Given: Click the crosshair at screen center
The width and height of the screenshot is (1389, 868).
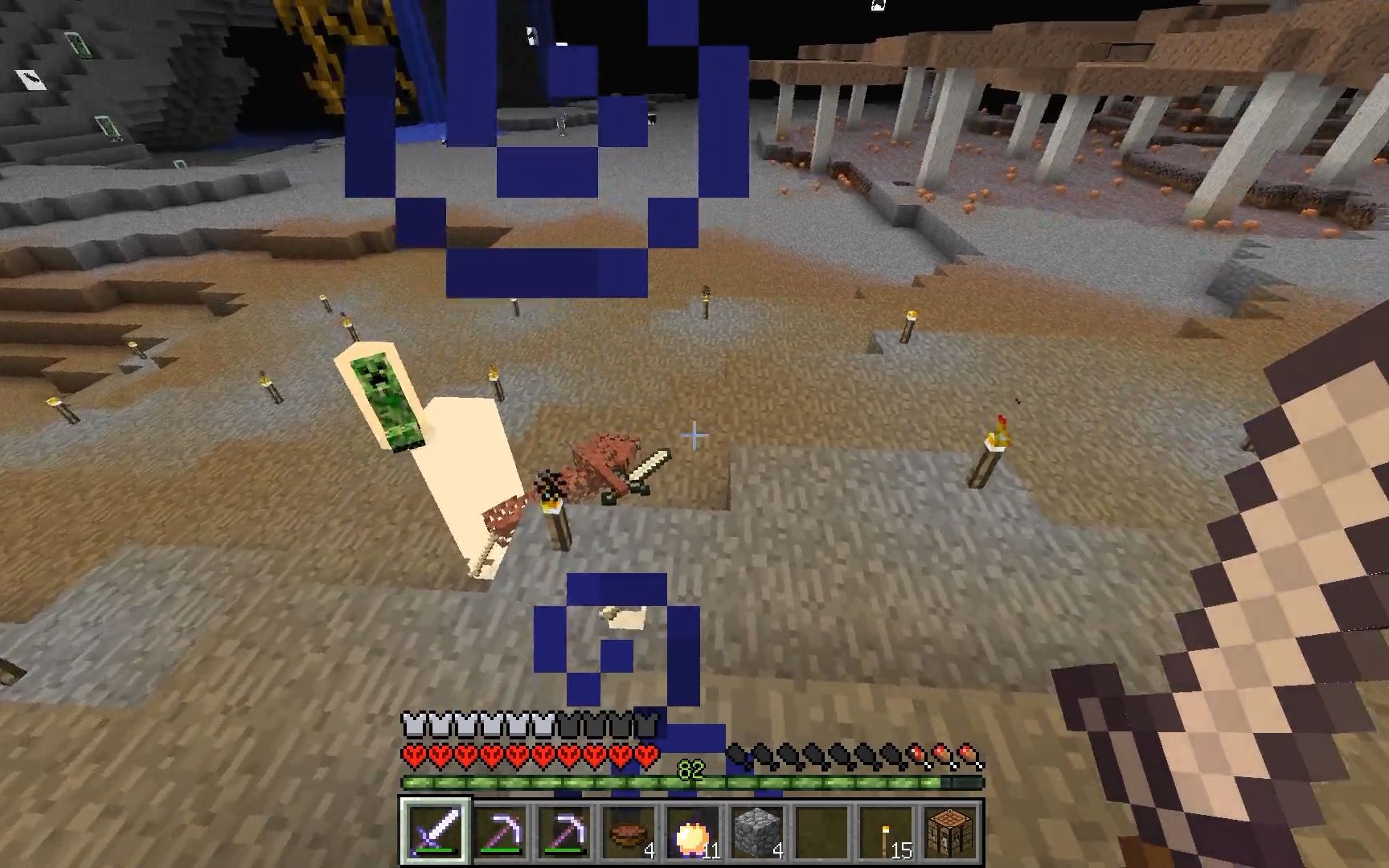Looking at the screenshot, I should 693,434.
